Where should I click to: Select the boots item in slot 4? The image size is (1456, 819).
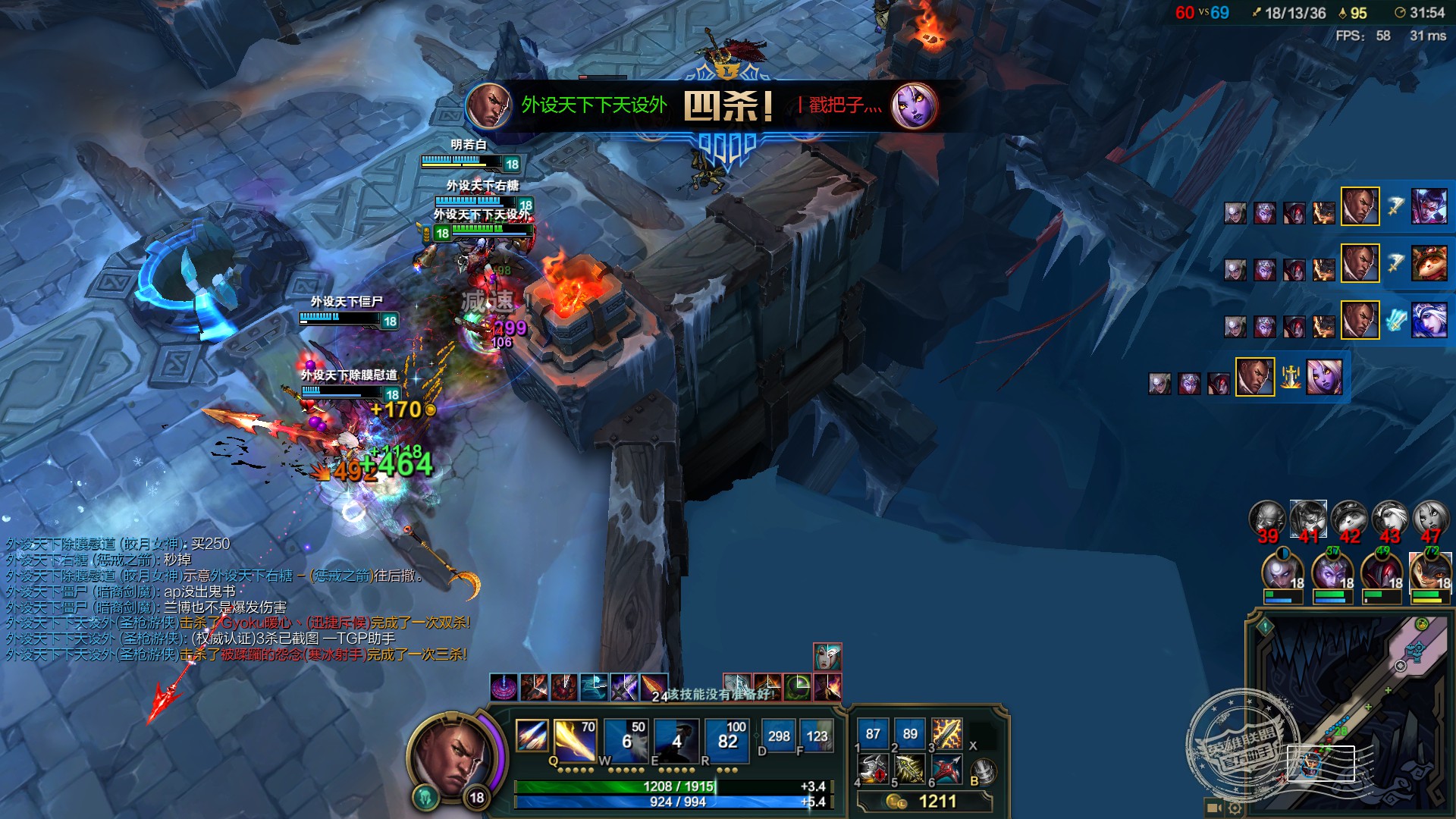coord(873,770)
